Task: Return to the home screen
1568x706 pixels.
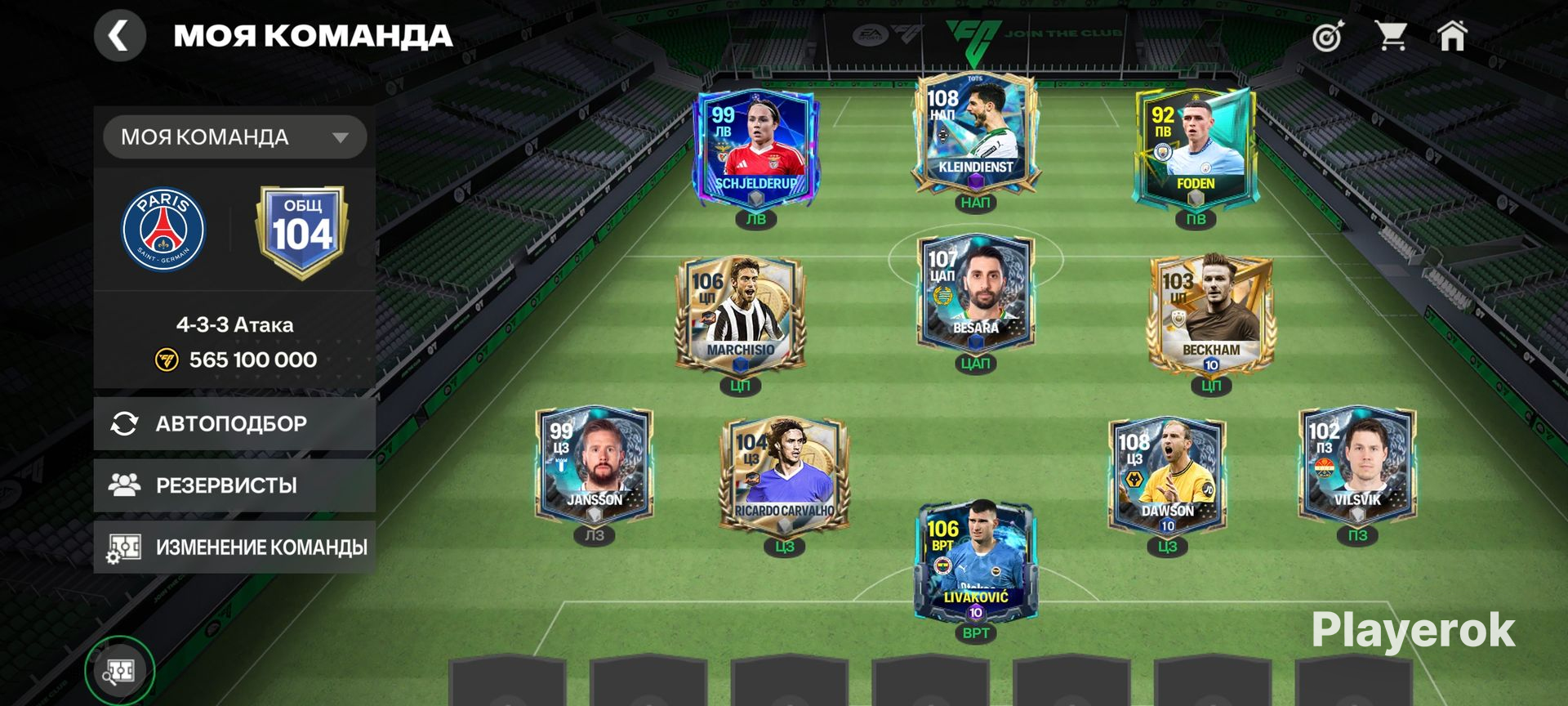Action: 1452,37
